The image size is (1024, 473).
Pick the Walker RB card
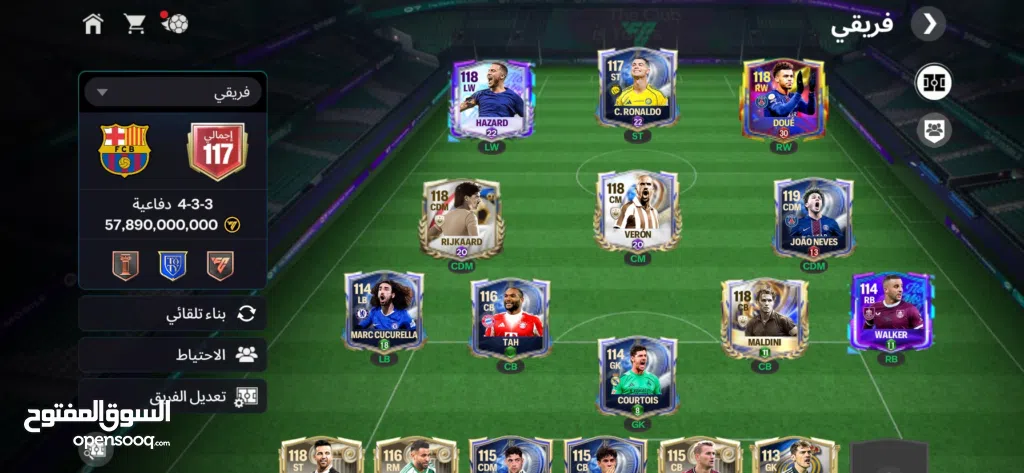tap(890, 310)
